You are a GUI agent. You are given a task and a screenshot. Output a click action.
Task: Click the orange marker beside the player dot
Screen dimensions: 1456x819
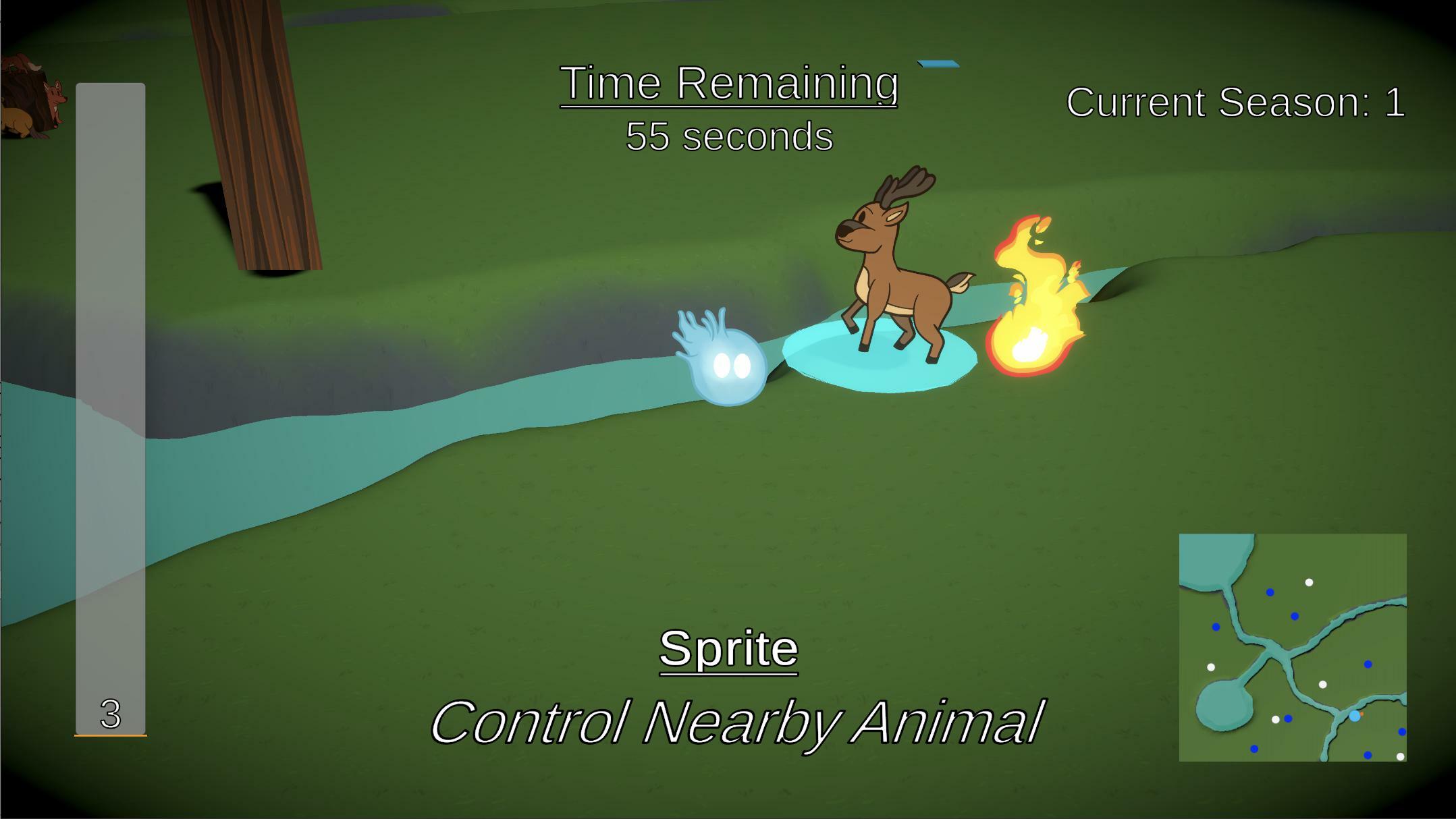[x=1361, y=713]
